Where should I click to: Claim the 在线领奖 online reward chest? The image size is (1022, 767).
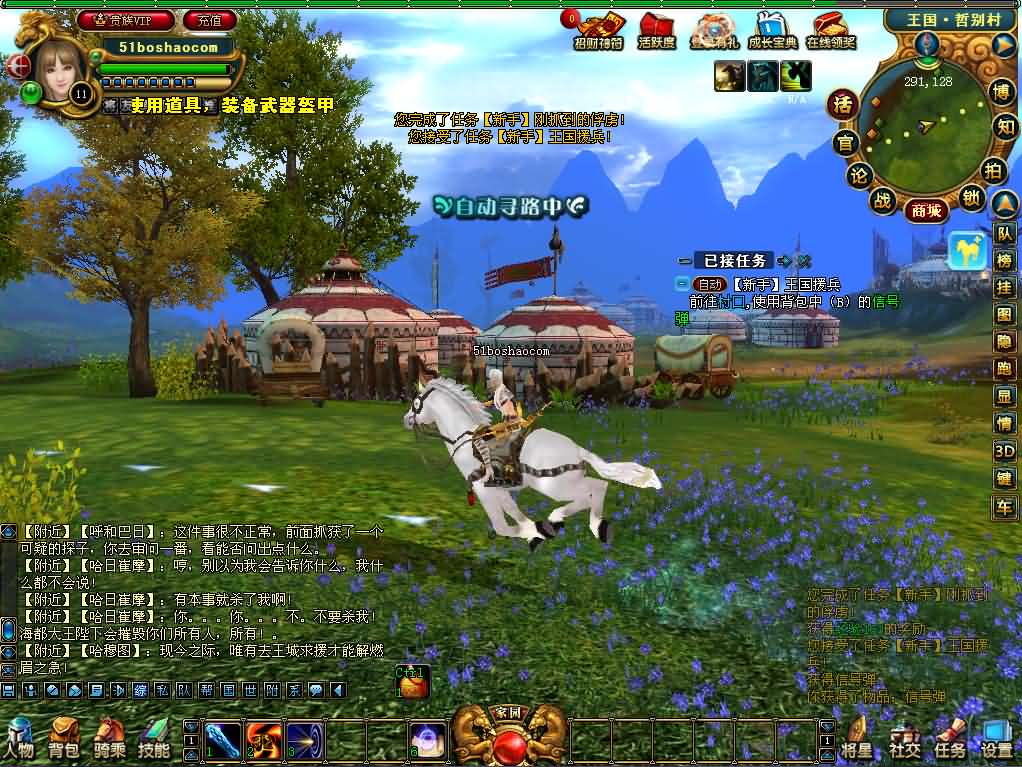coord(831,30)
